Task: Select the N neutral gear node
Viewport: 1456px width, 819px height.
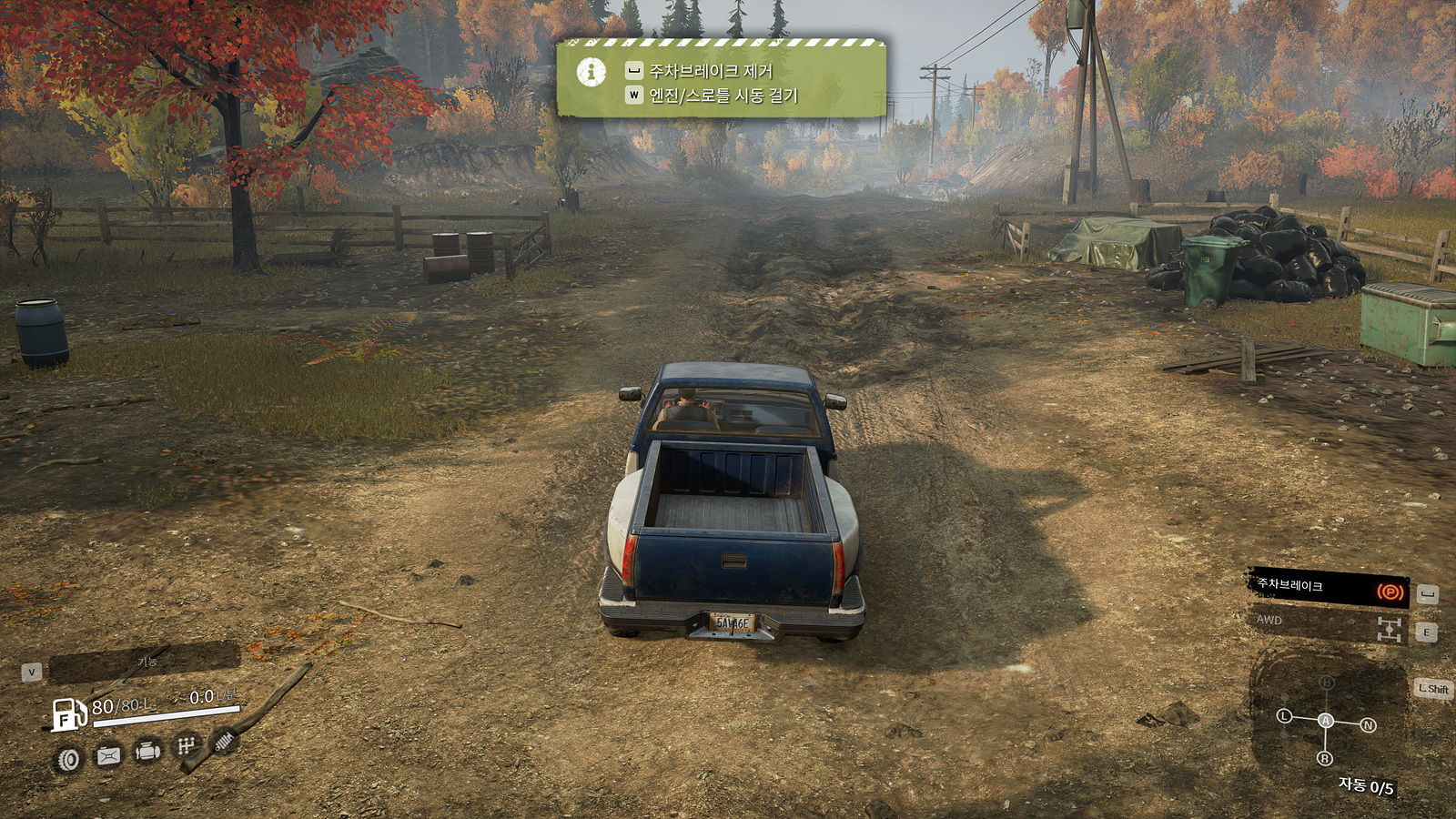Action: coord(1368,725)
